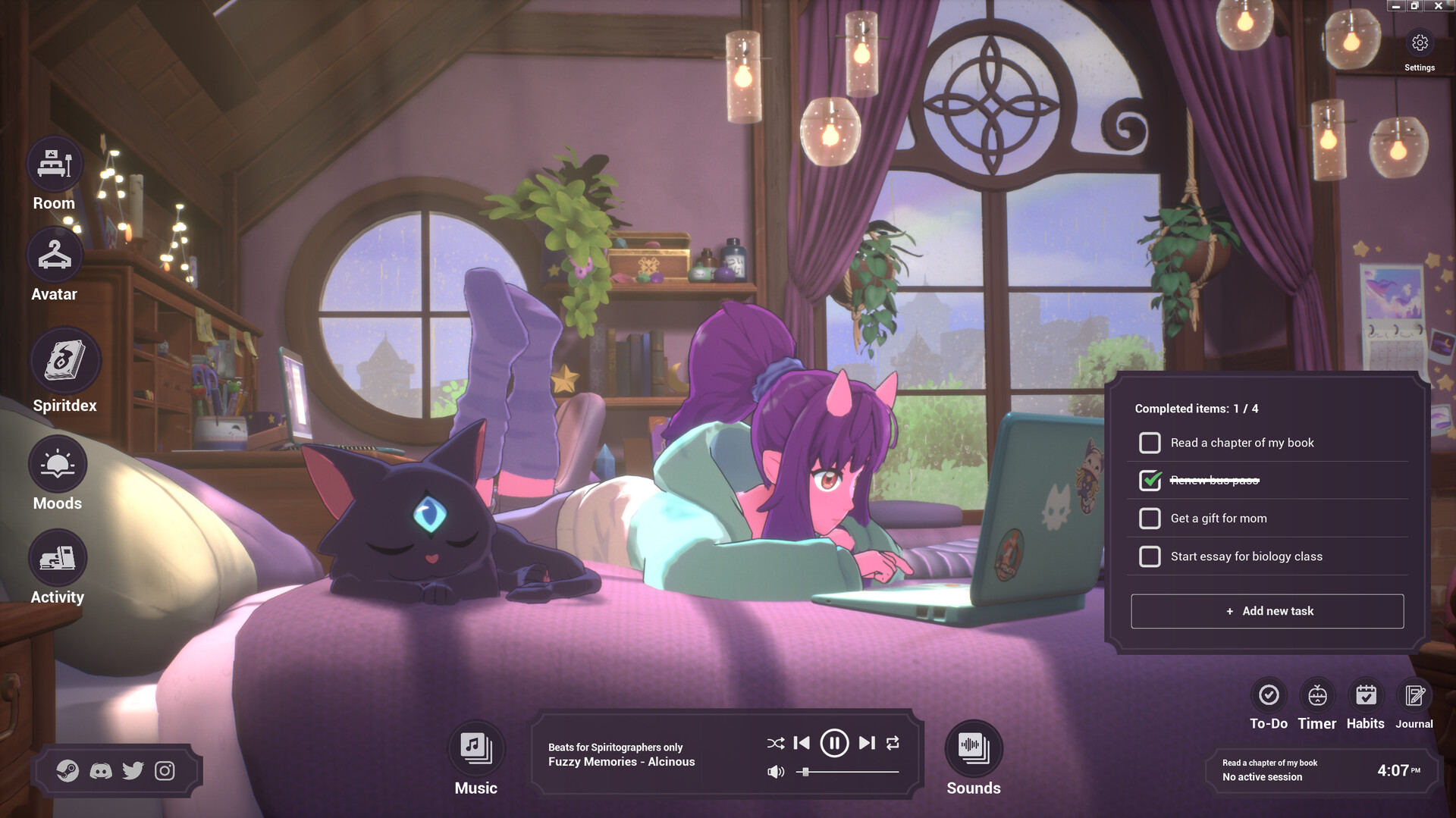Viewport: 1456px width, 818px height.
Task: Select the Avatar editor
Action: pos(53,254)
